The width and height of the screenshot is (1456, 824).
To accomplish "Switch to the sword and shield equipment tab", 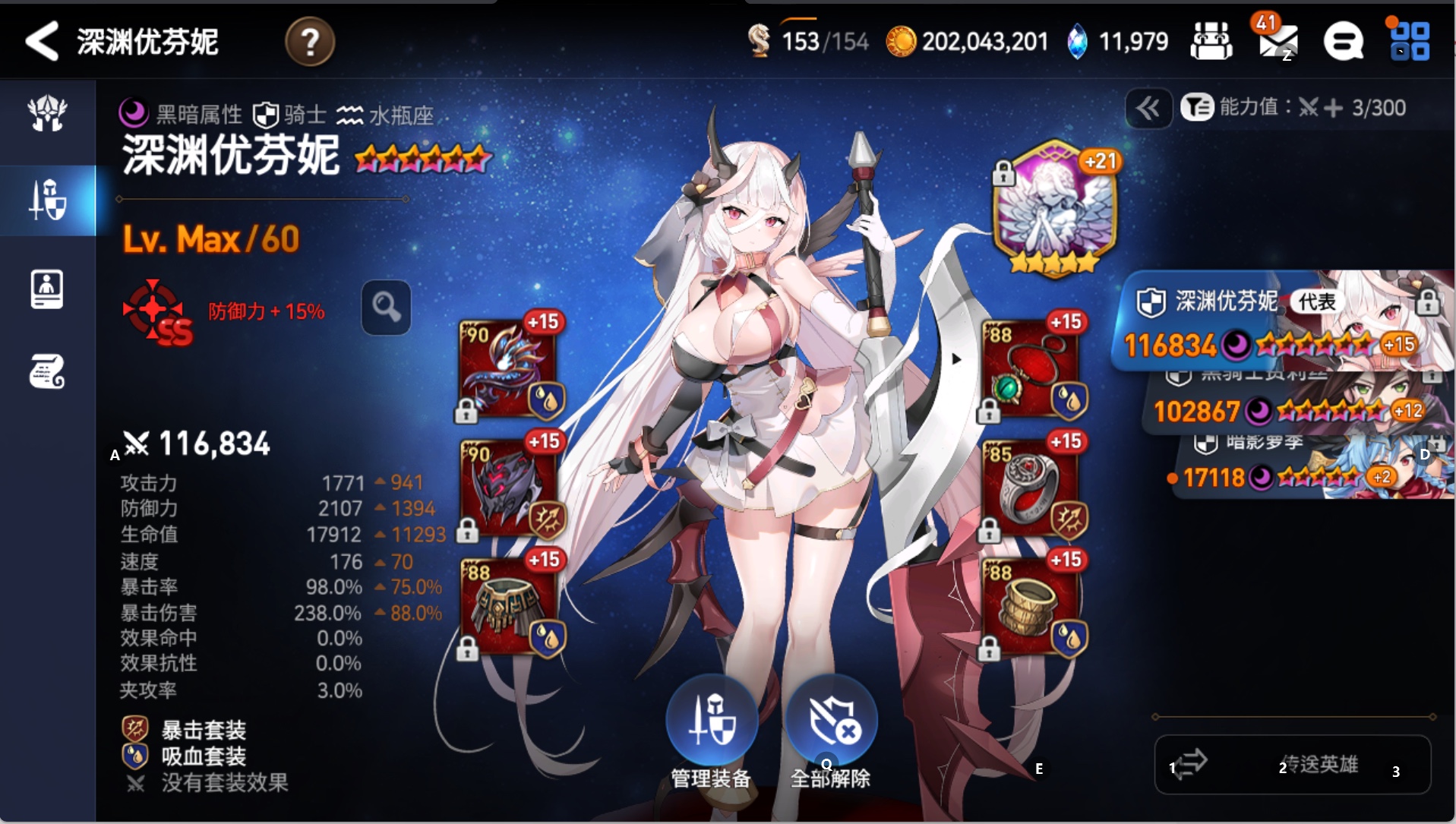I will pos(48,200).
